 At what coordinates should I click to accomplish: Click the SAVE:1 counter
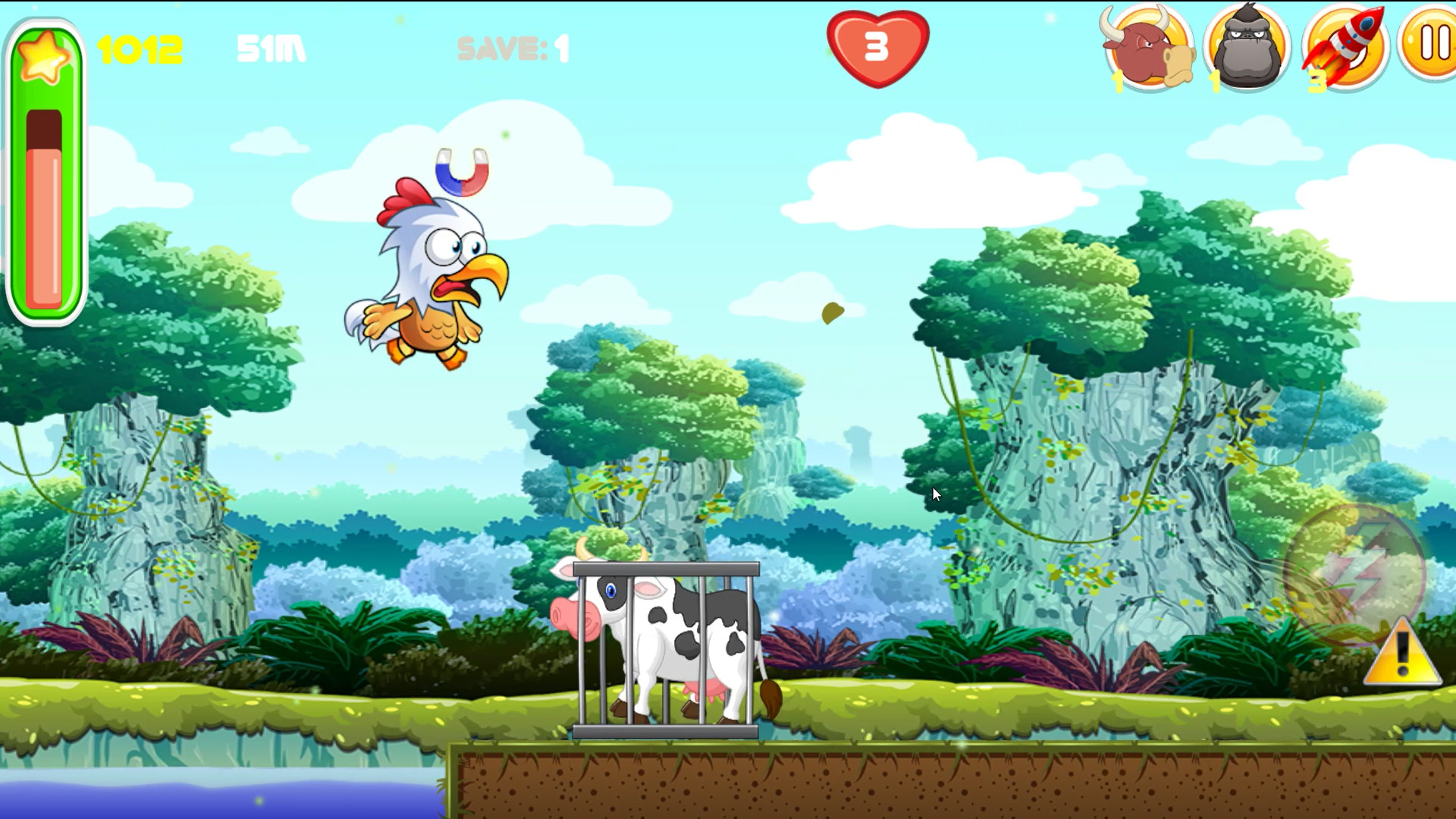click(511, 49)
